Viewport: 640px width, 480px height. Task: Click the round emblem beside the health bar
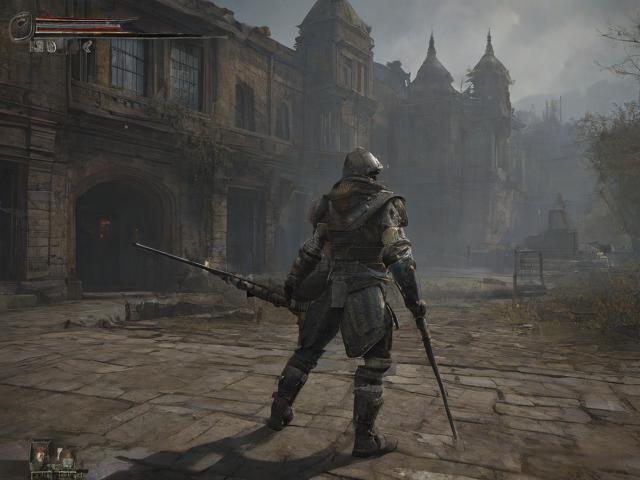click(20, 26)
